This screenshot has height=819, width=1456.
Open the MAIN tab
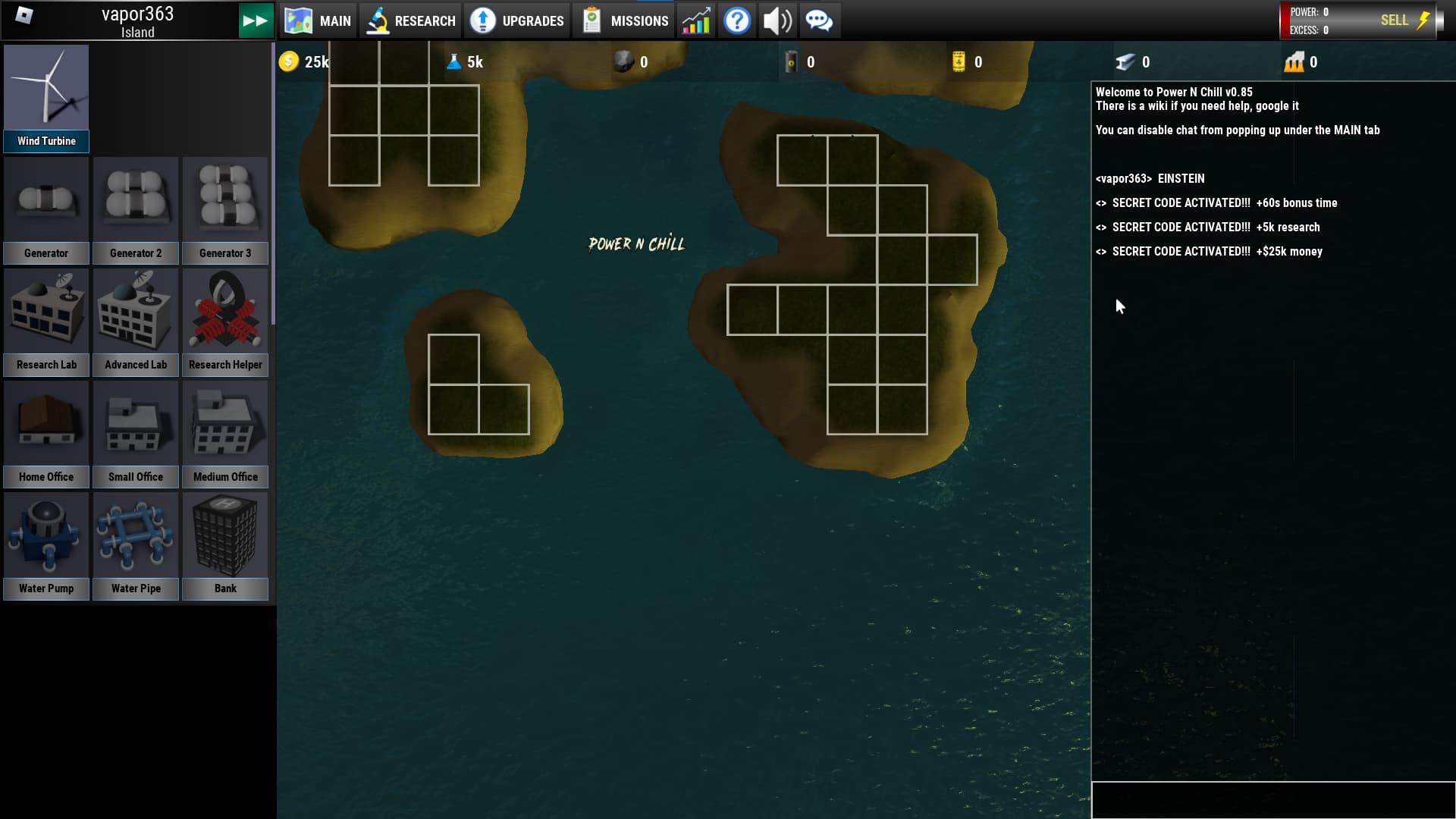tap(318, 20)
